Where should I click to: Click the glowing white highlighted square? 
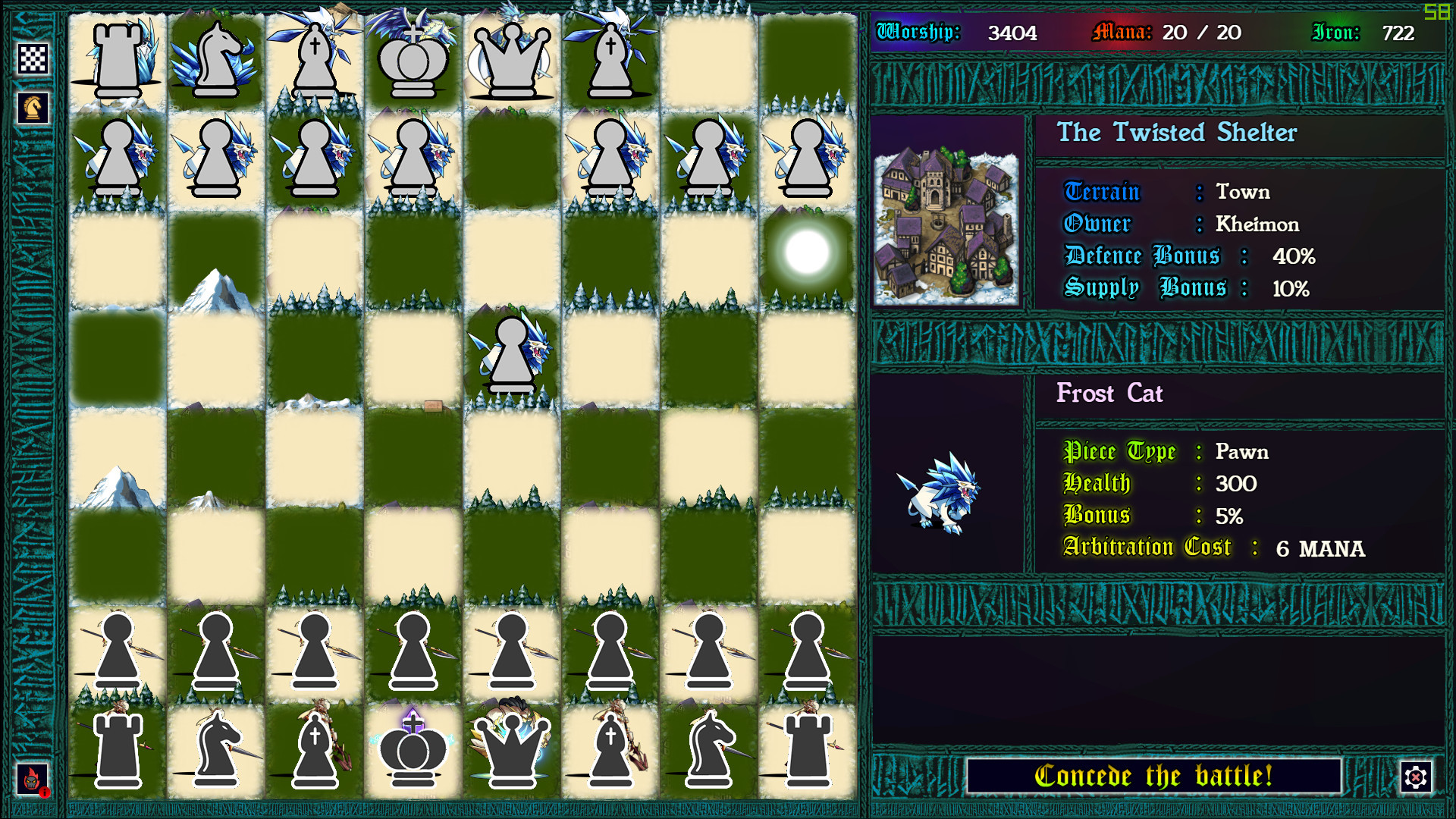805,253
